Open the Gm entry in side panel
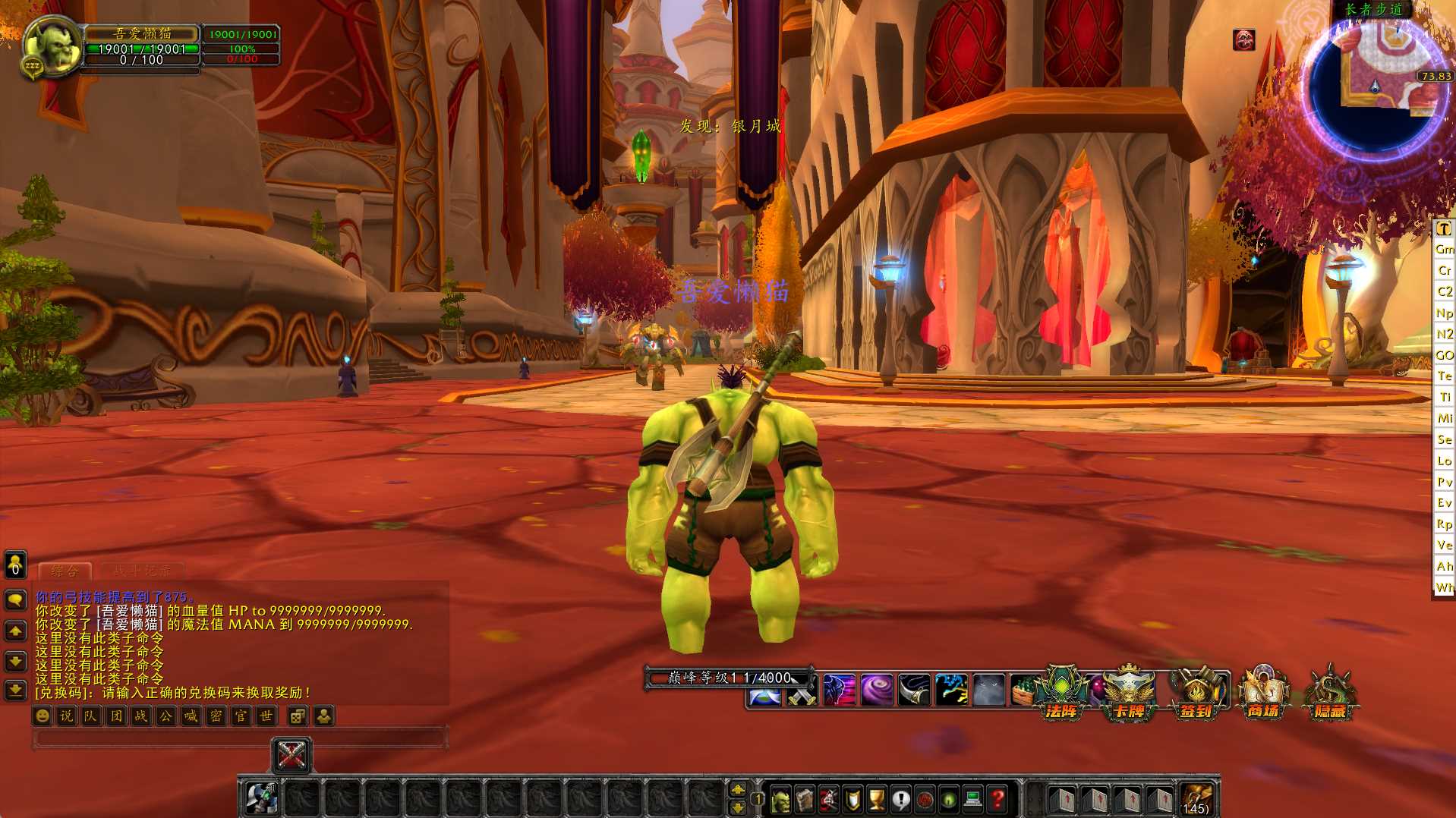Image resolution: width=1456 pixels, height=818 pixels. click(1444, 249)
